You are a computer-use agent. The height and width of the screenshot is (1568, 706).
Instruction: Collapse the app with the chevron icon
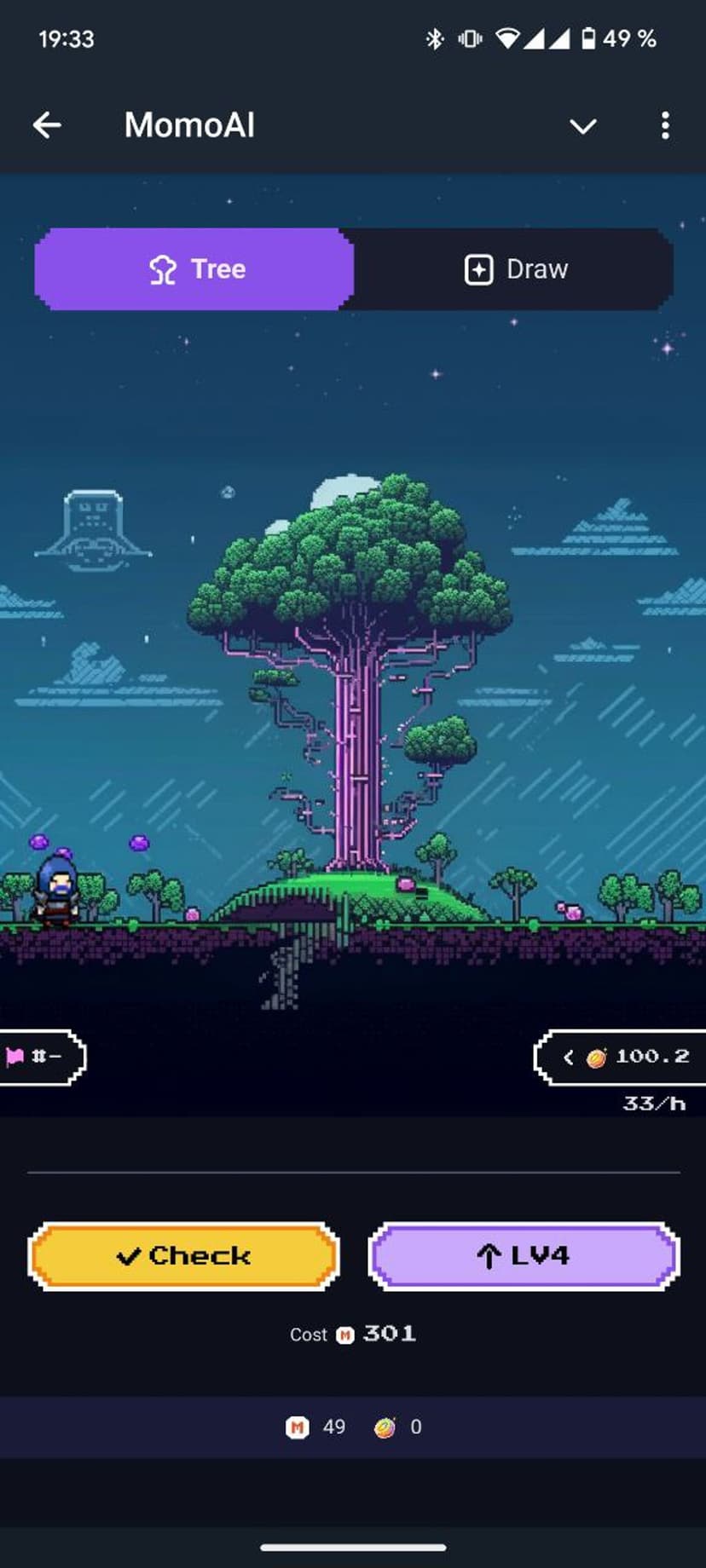pos(583,127)
